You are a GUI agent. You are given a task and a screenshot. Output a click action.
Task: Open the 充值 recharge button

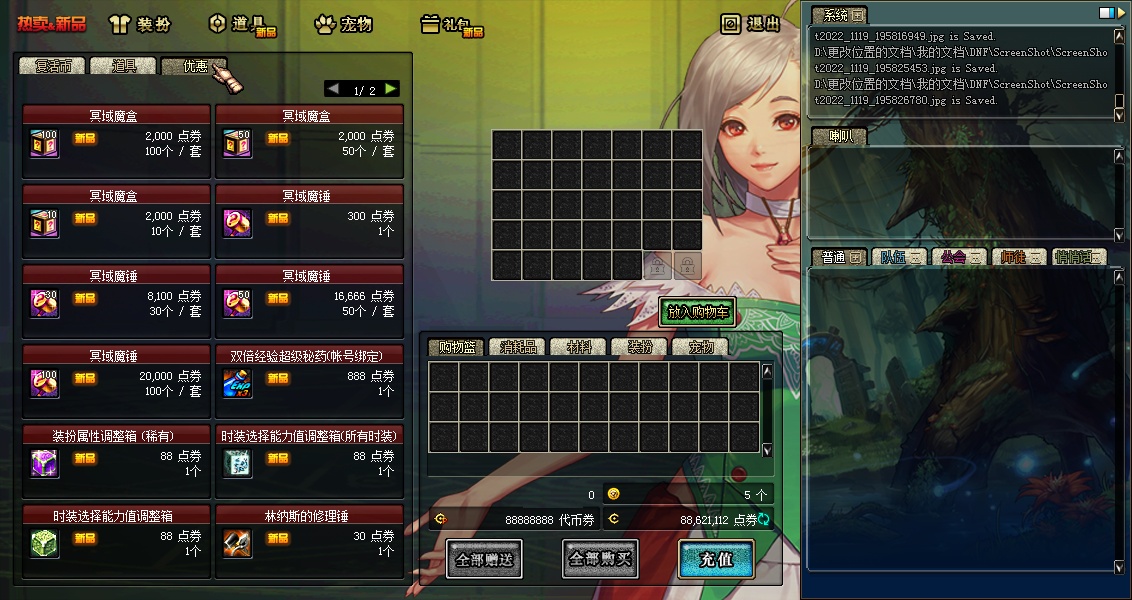coord(716,559)
